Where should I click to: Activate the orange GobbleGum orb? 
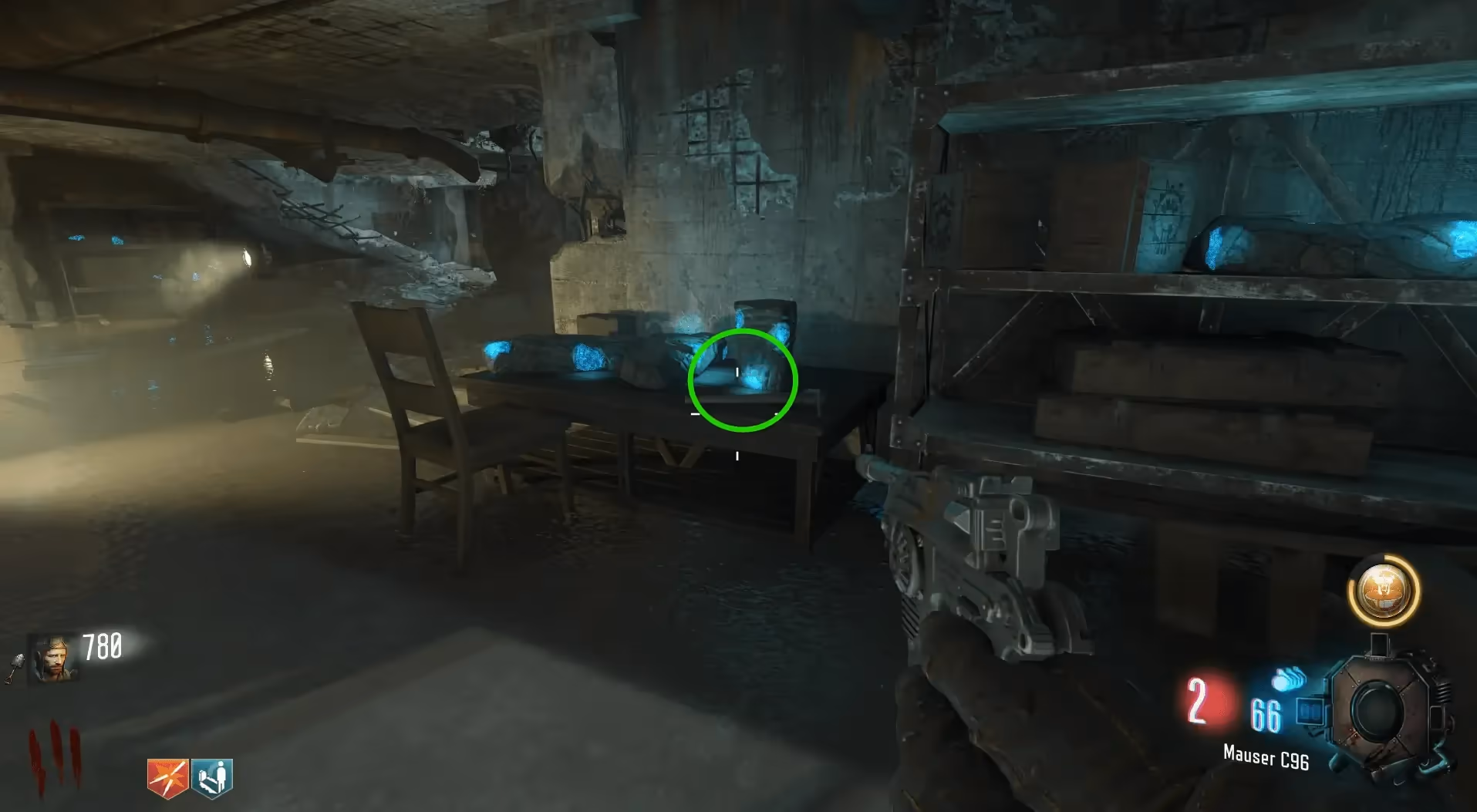point(1383,591)
